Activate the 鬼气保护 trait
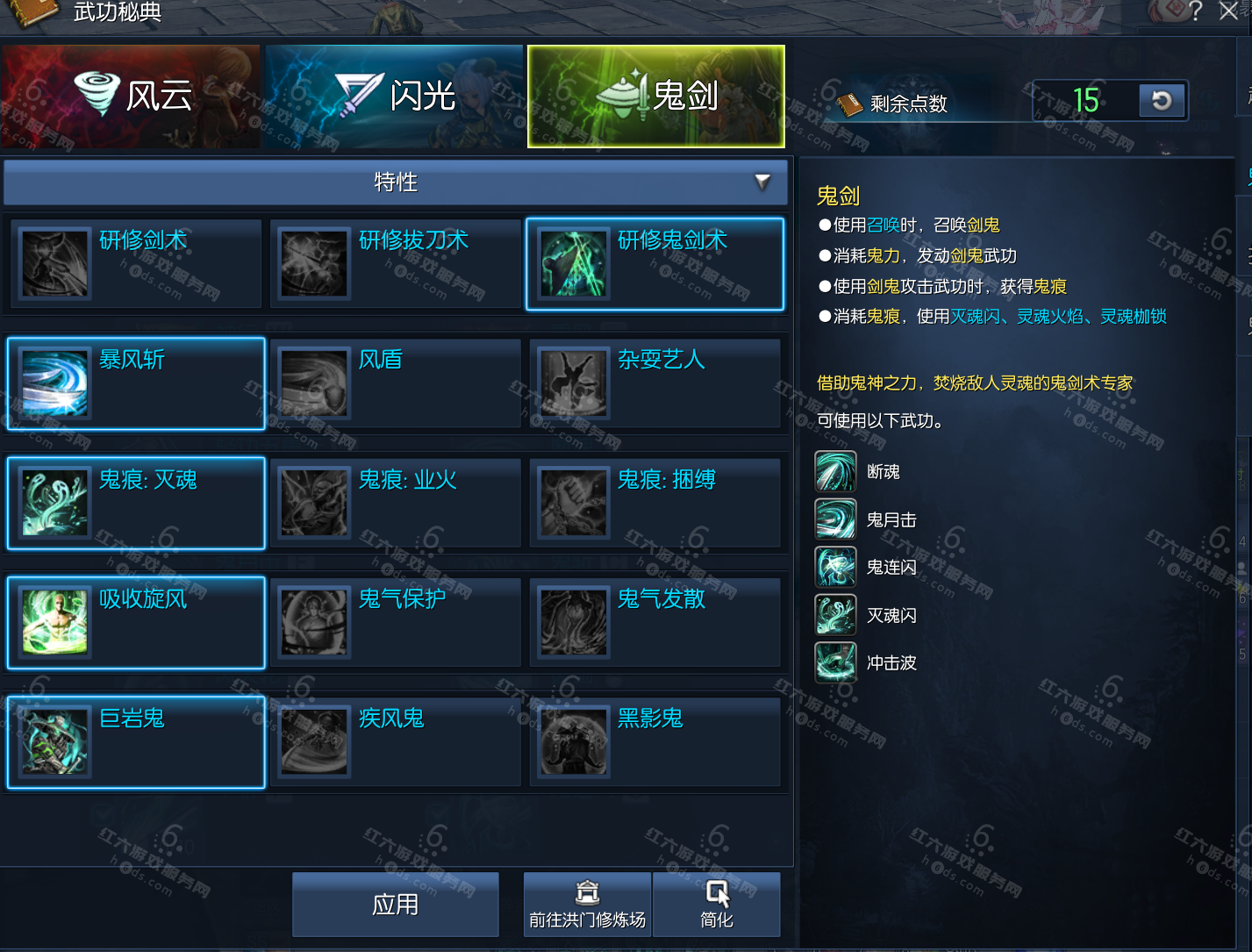Screen dimensions: 1252x952 click(313, 622)
